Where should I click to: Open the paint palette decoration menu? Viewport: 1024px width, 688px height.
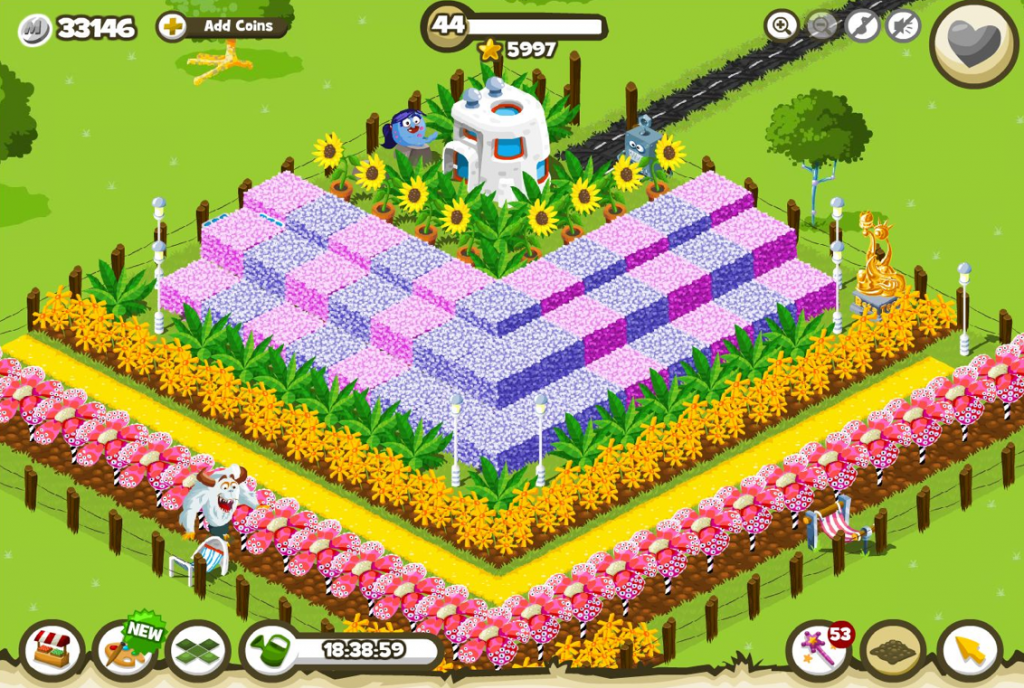pyautogui.click(x=124, y=652)
